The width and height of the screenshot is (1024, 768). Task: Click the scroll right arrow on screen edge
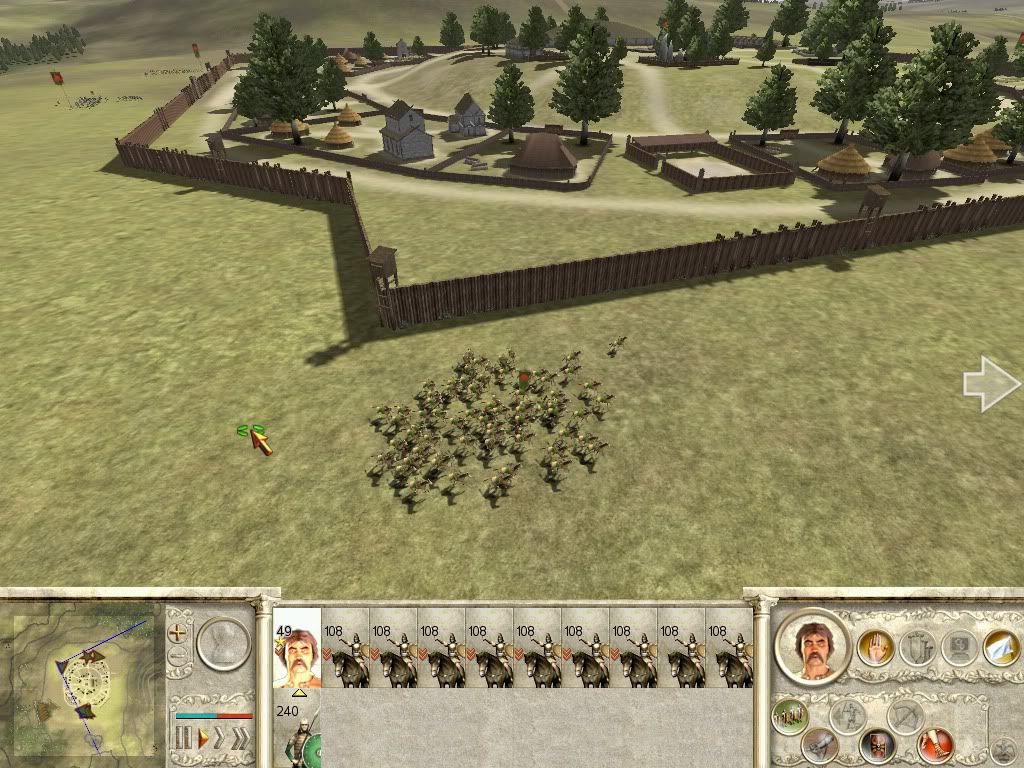990,383
